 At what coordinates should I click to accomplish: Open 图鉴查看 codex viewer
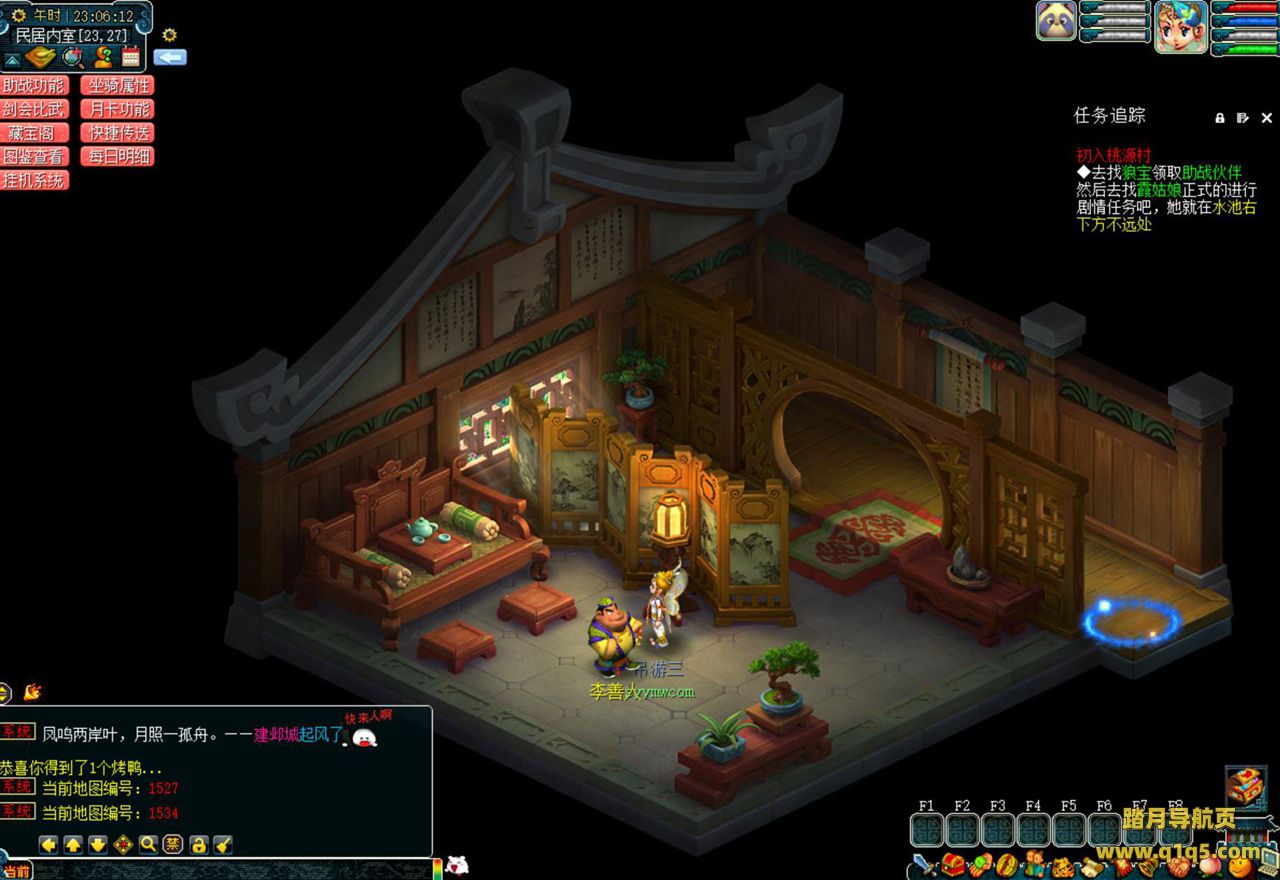click(34, 157)
